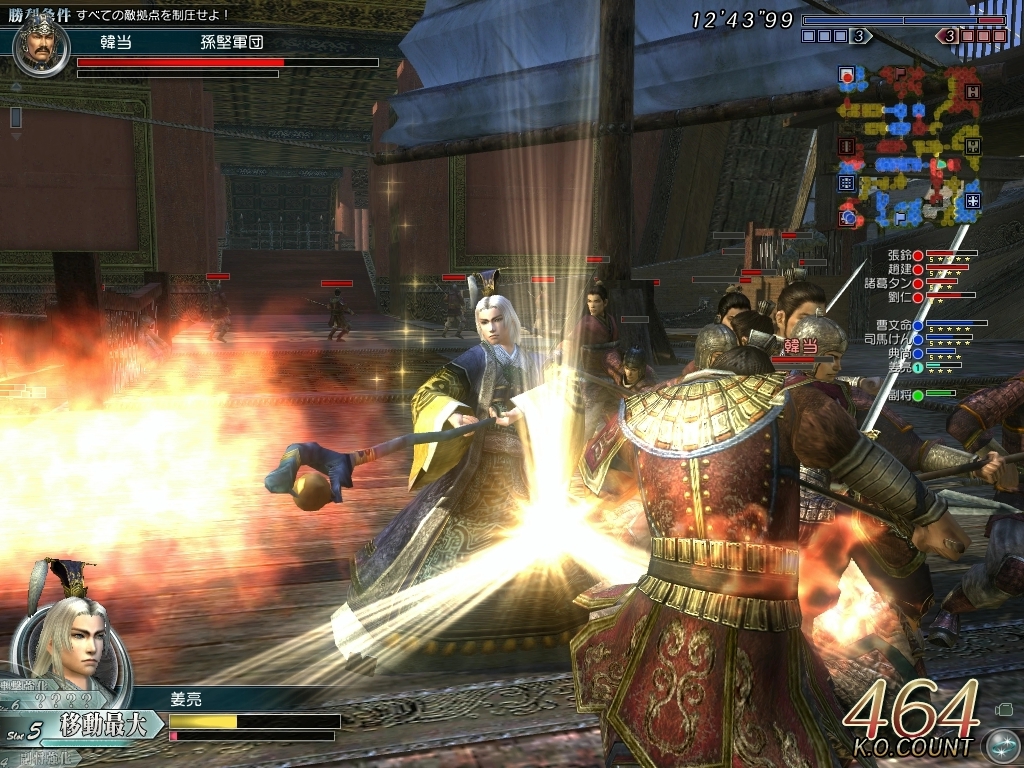Select 趙建 in the enemy roster
Image resolution: width=1024 pixels, height=768 pixels.
pos(902,268)
